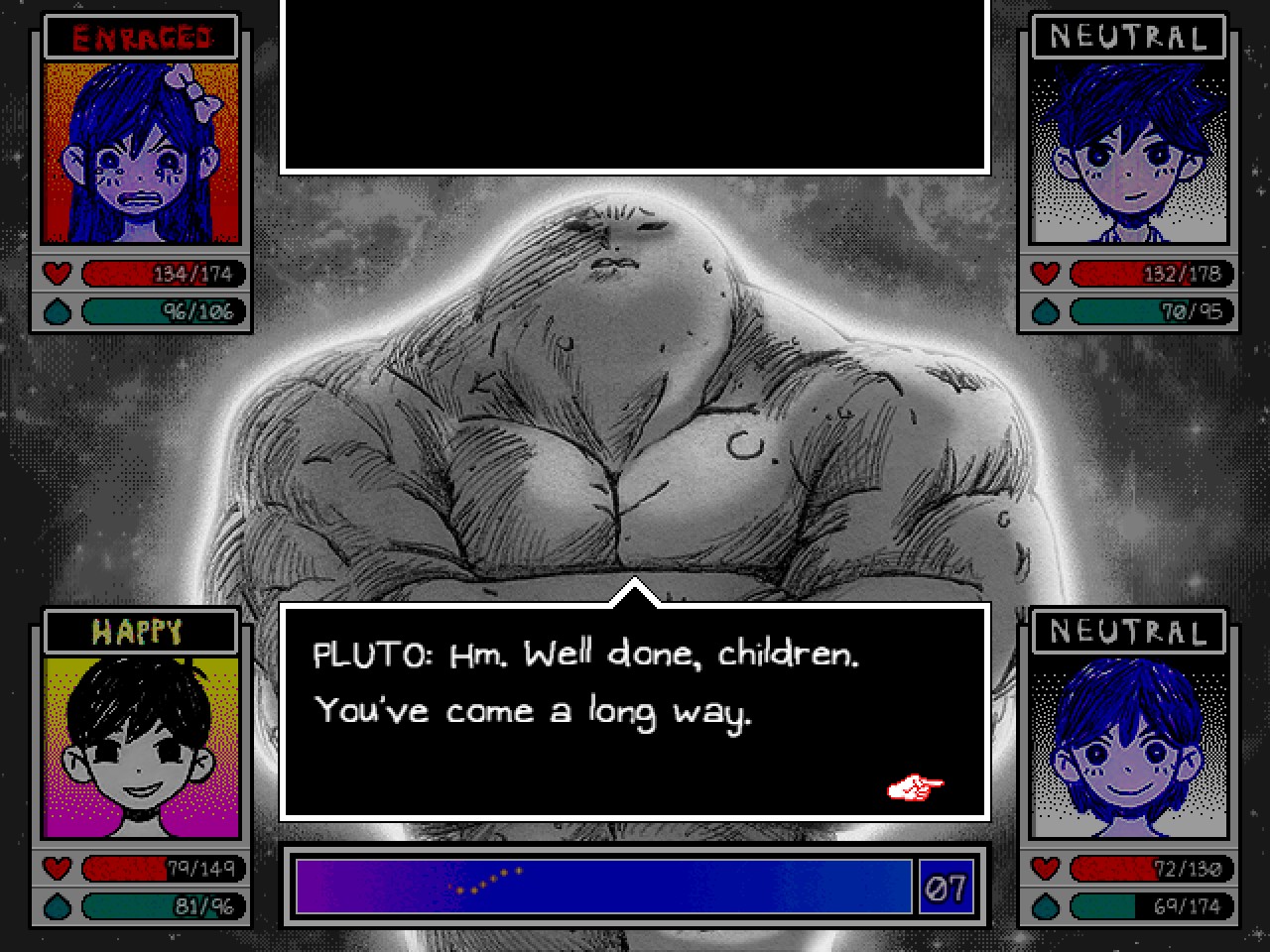Toggle Omori's NEUTRAL emotion label
The width and height of the screenshot is (1270, 952).
1127,38
